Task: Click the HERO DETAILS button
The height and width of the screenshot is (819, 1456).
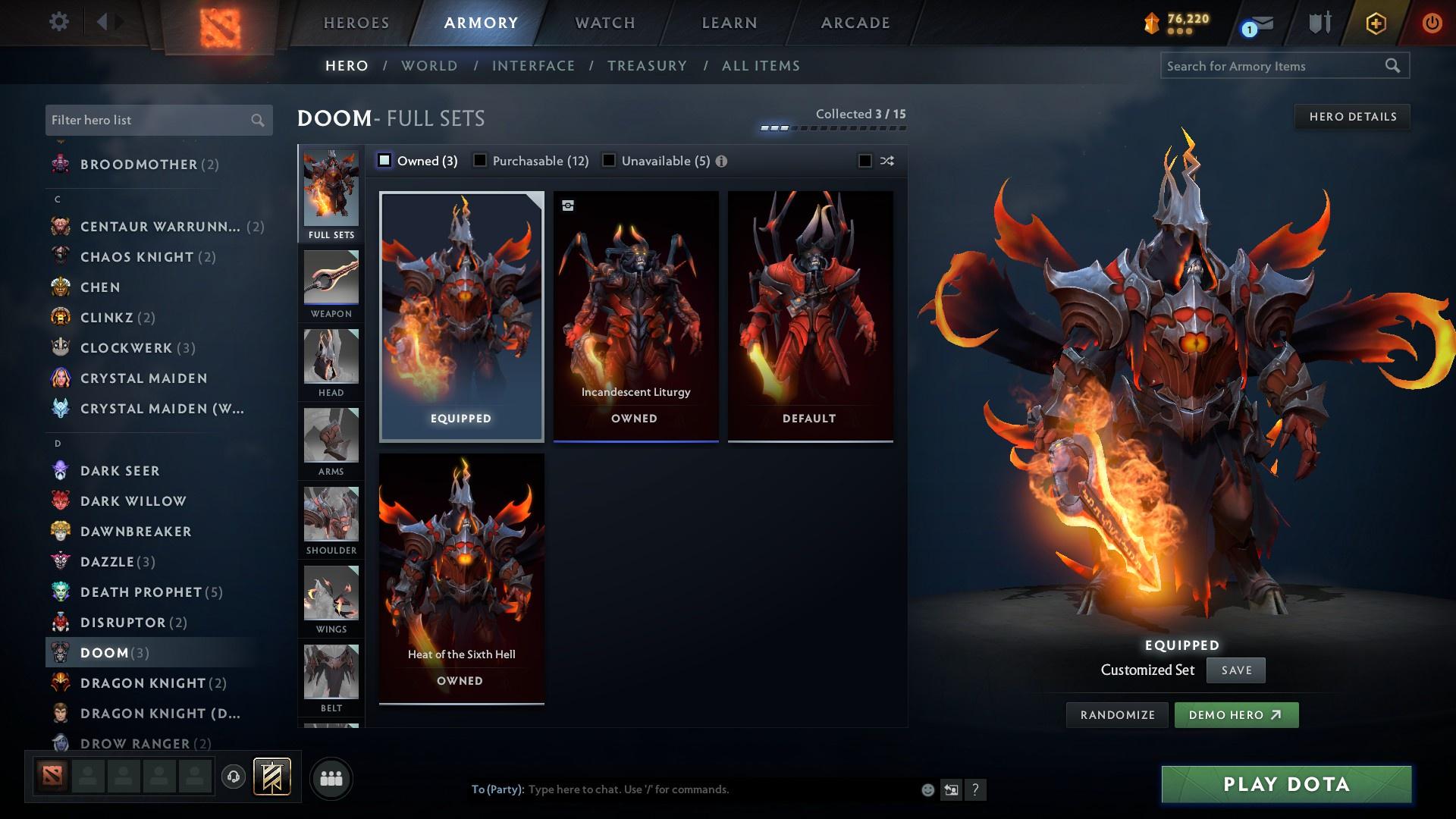Action: (1352, 116)
